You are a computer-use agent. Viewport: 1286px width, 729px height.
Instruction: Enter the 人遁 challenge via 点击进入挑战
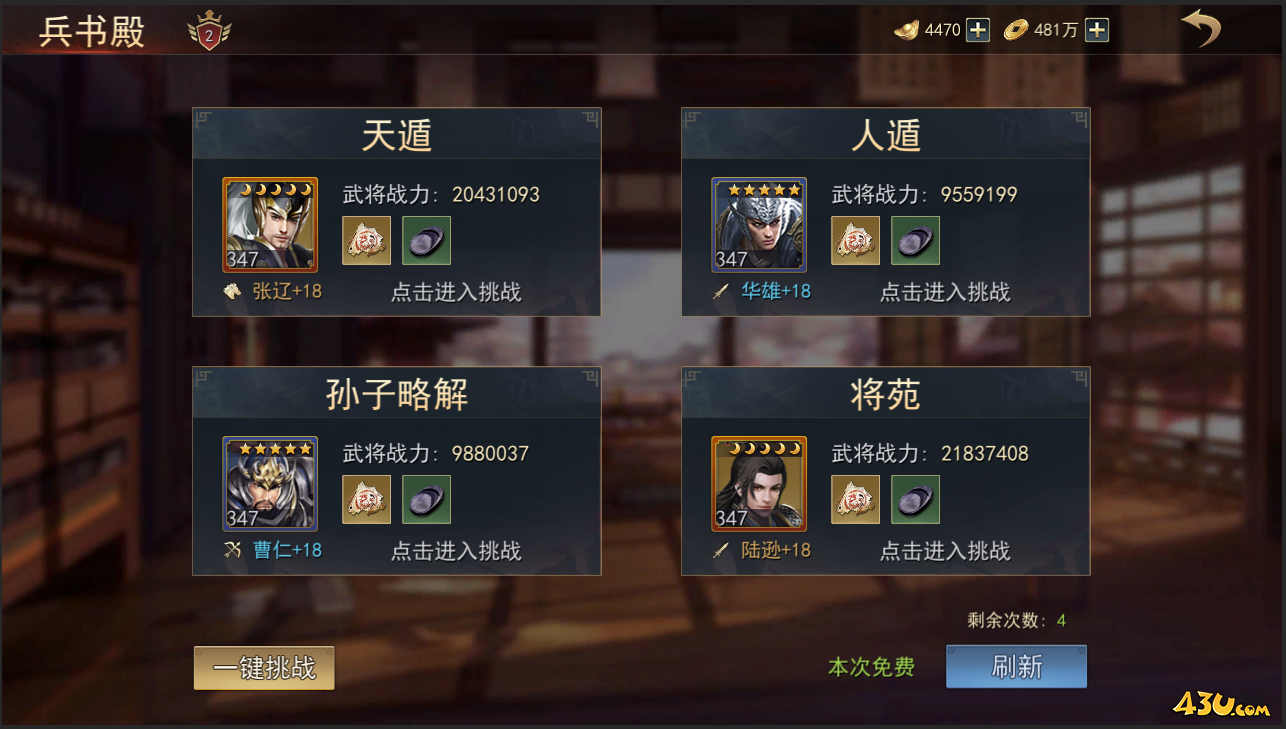pyautogui.click(x=945, y=293)
